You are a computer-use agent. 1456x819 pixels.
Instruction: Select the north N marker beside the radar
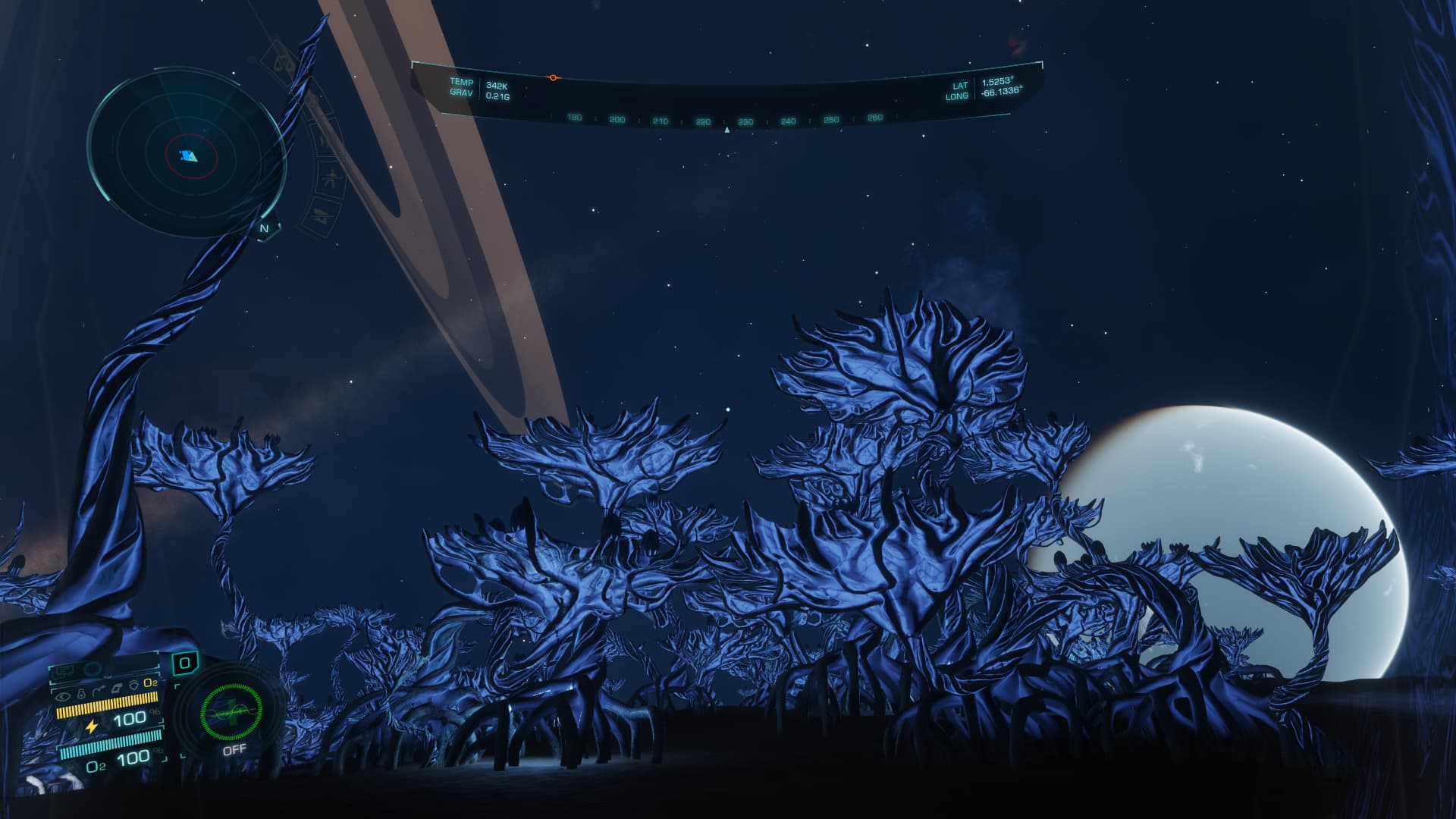point(265,228)
